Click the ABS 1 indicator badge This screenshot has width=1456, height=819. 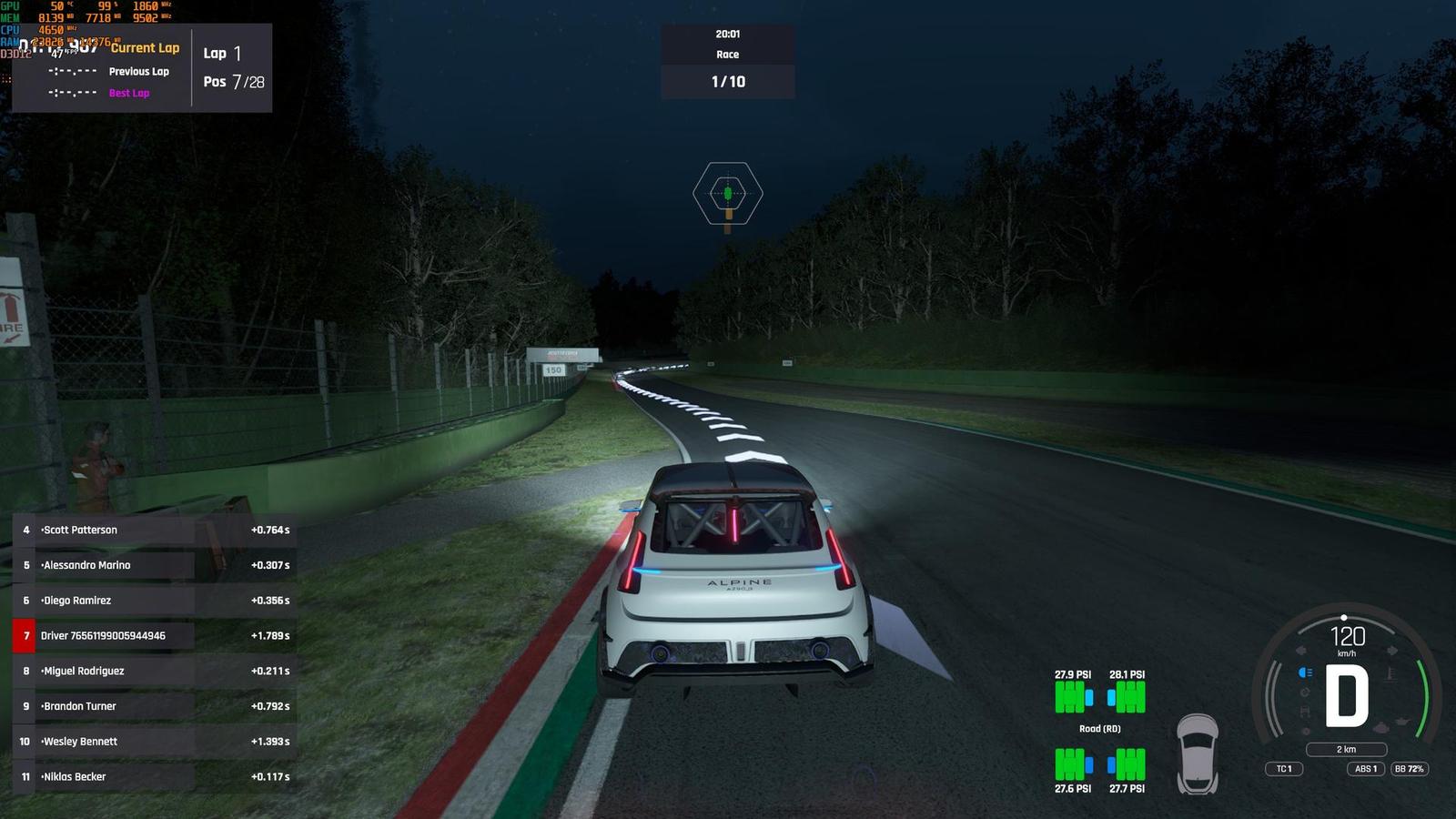click(1367, 769)
